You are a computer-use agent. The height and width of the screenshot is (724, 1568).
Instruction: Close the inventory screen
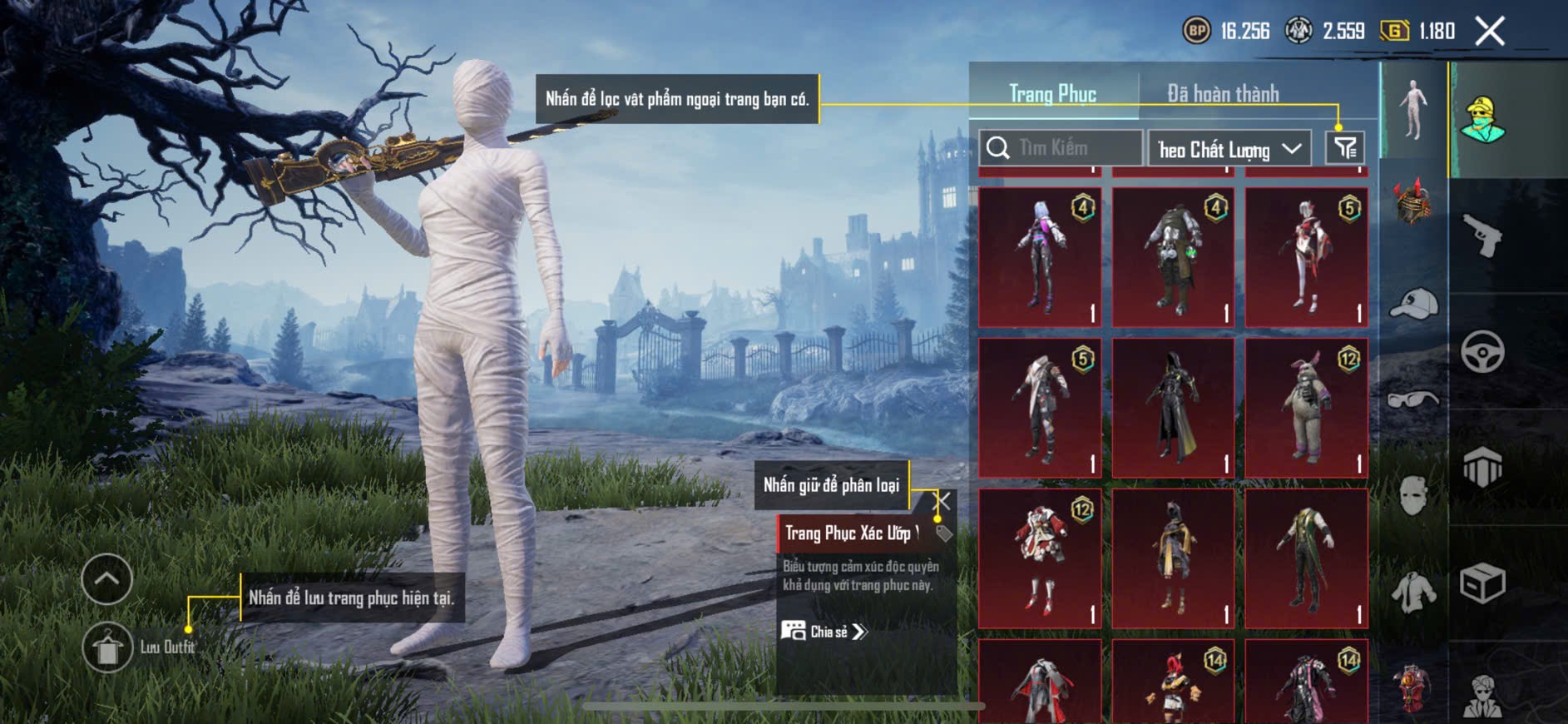1489,32
